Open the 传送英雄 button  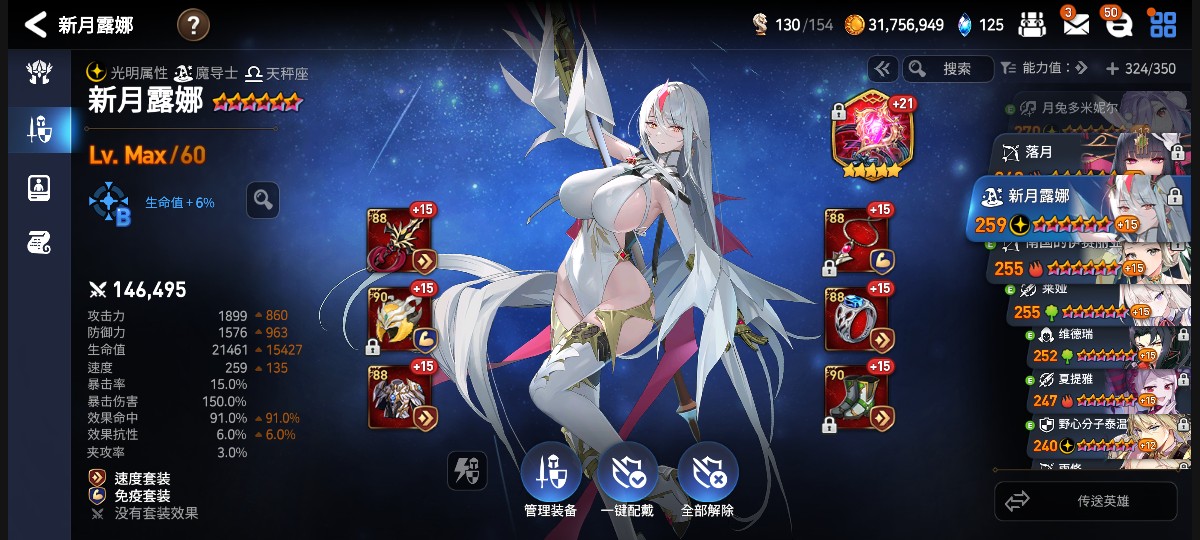coord(1084,501)
